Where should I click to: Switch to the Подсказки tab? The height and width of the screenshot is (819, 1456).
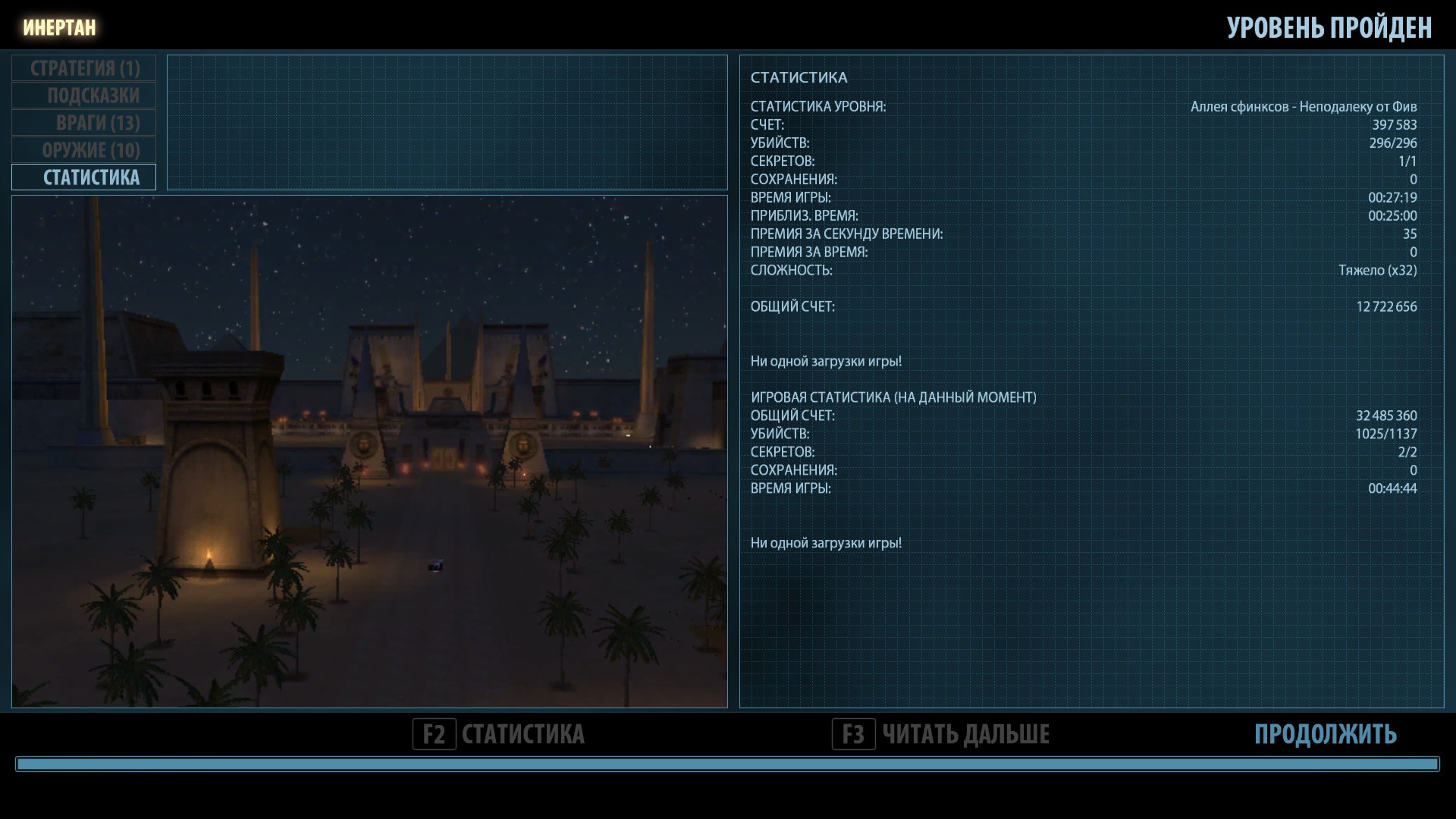84,96
